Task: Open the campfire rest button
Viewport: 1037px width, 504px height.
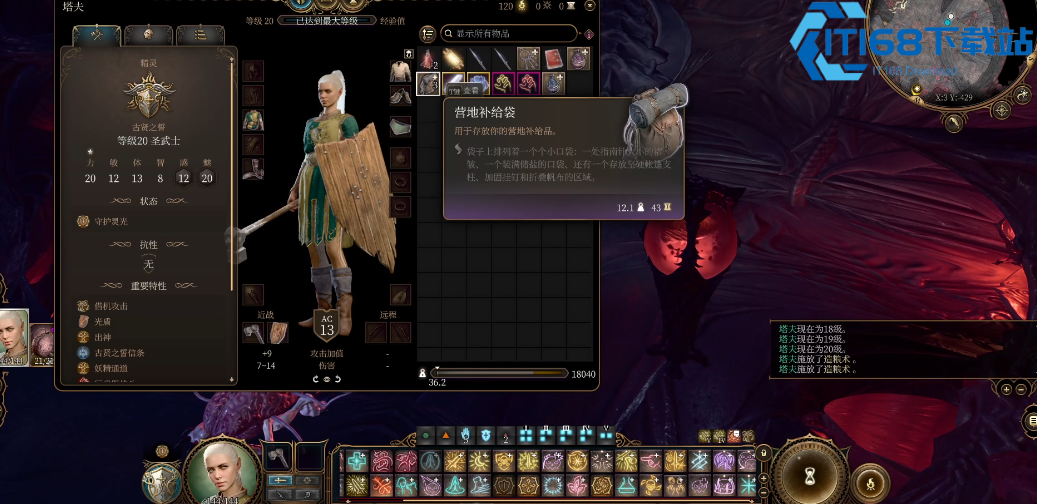Action: [x=872, y=483]
